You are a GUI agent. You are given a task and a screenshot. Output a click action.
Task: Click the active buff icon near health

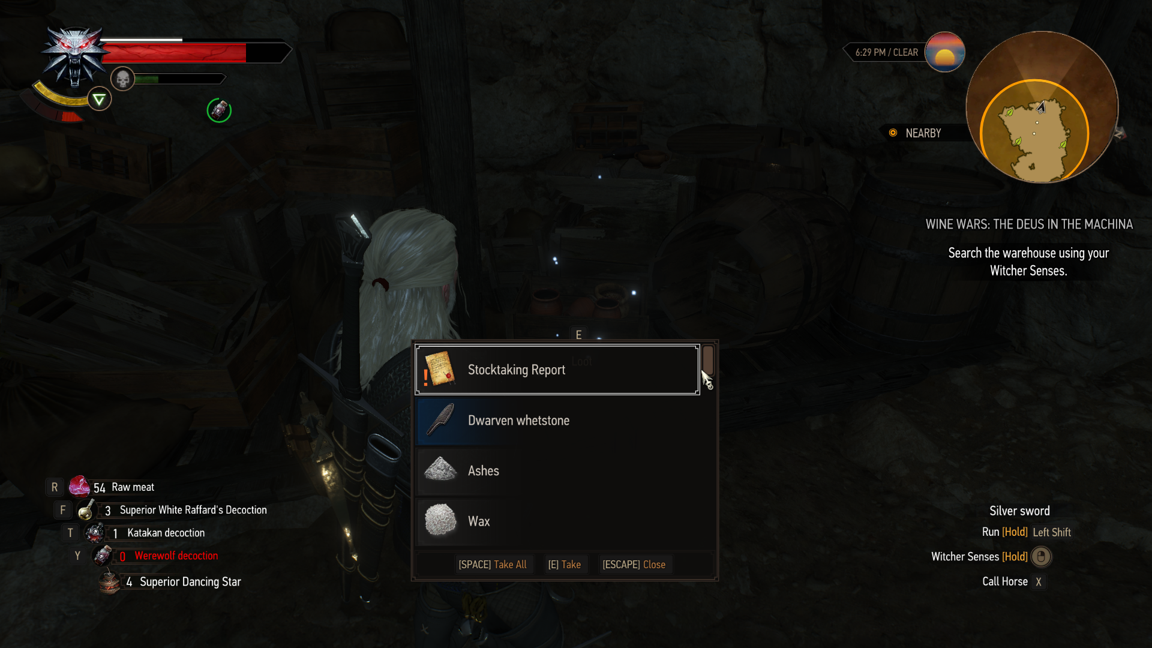point(219,110)
